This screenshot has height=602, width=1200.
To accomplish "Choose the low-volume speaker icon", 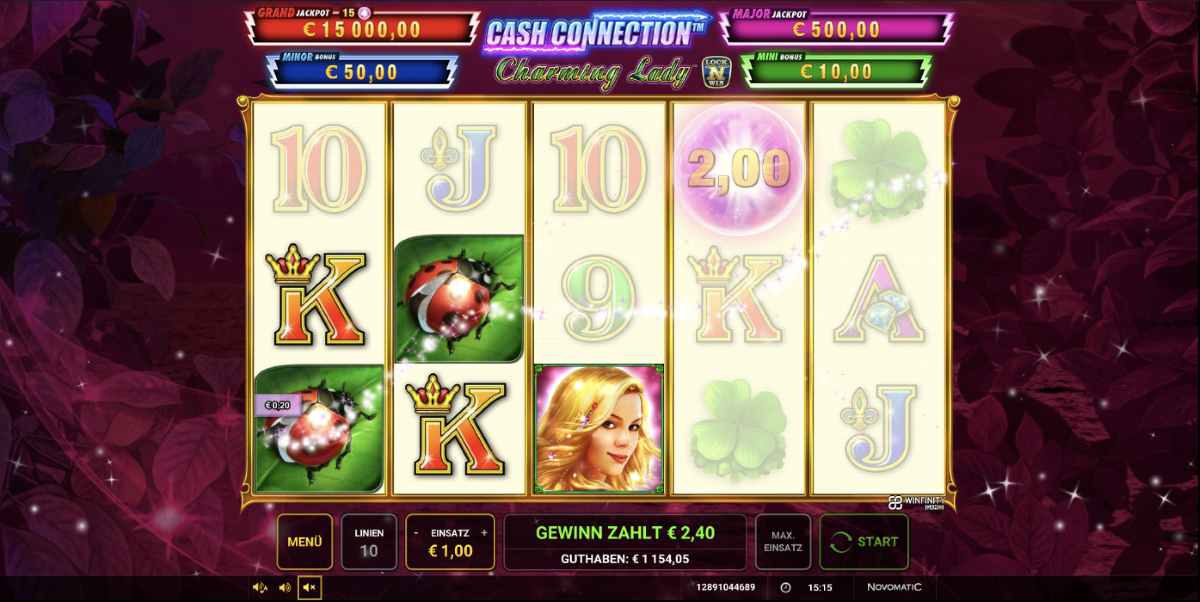I will (x=284, y=588).
